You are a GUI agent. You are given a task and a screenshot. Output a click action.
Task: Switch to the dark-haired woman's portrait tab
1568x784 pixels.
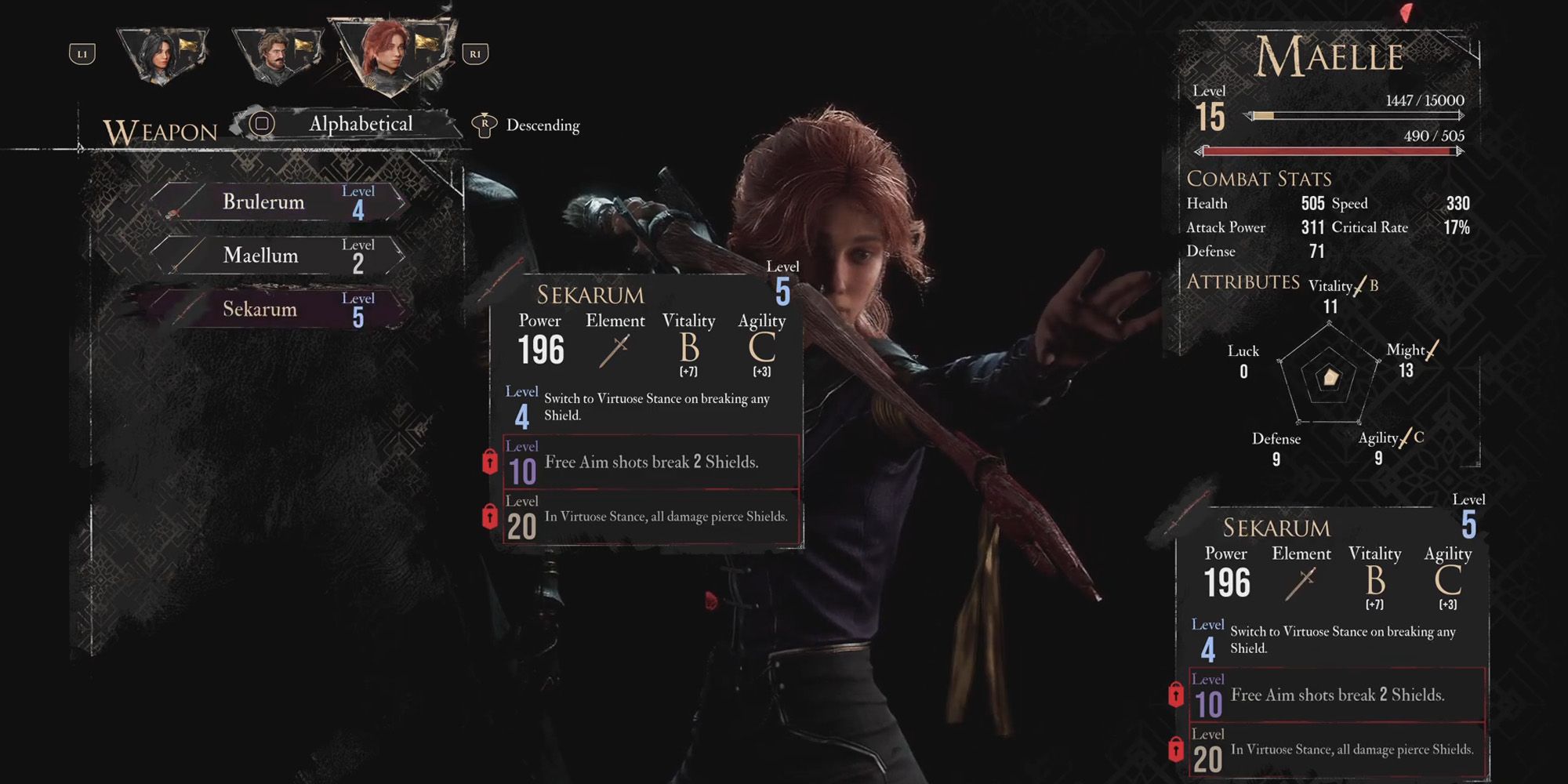(x=163, y=53)
